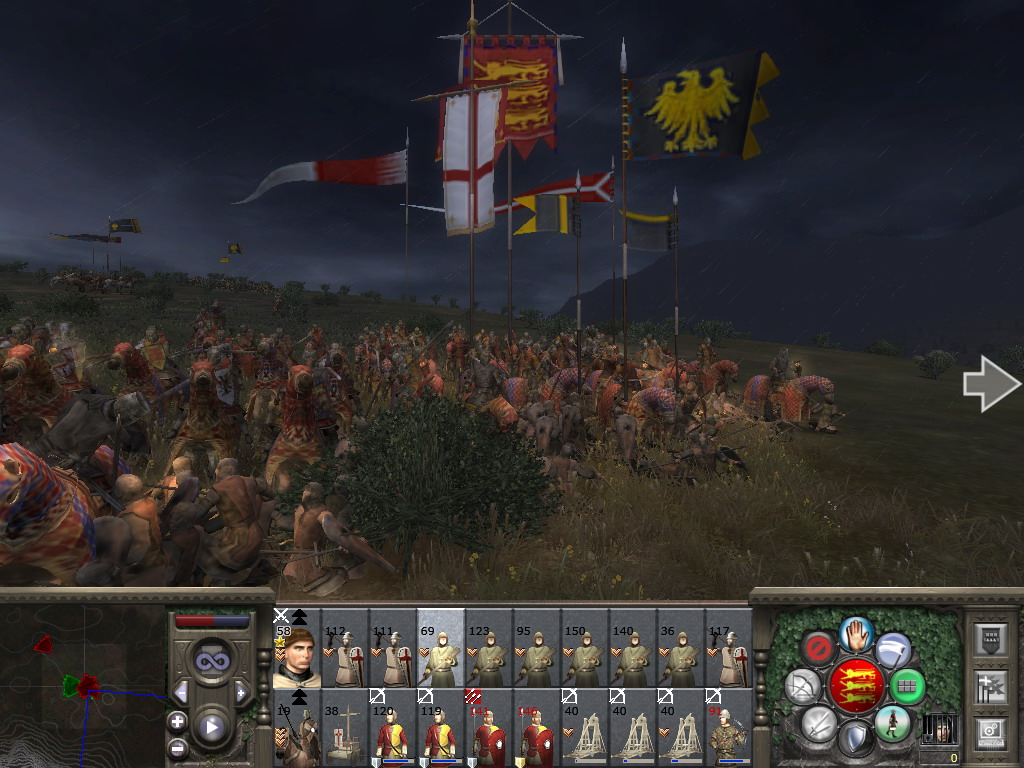1024x768 pixels.
Task: Zoom in the minimap with the plus button
Action: [x=177, y=721]
